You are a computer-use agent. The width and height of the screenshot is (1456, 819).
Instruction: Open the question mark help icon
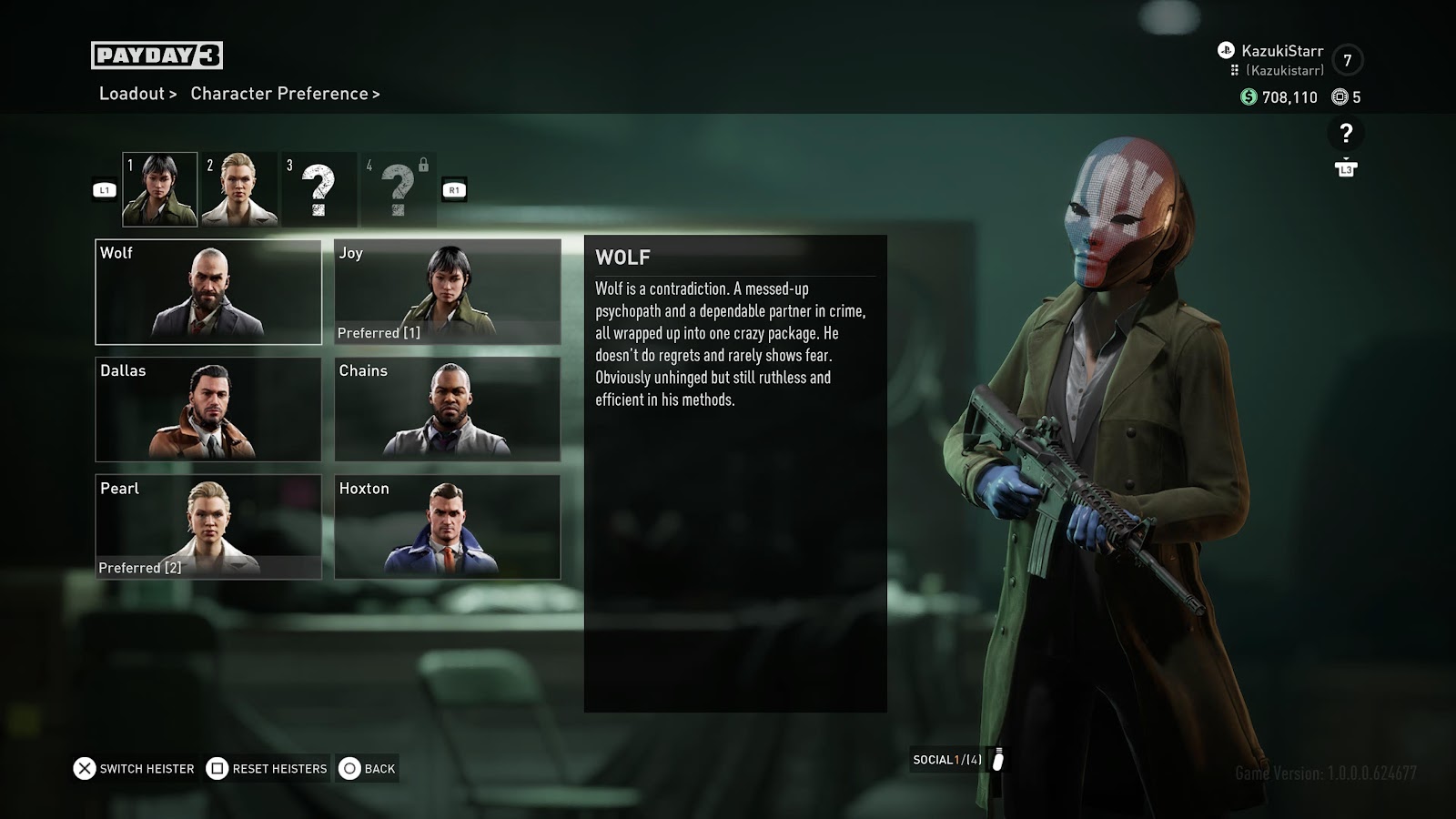(1346, 134)
